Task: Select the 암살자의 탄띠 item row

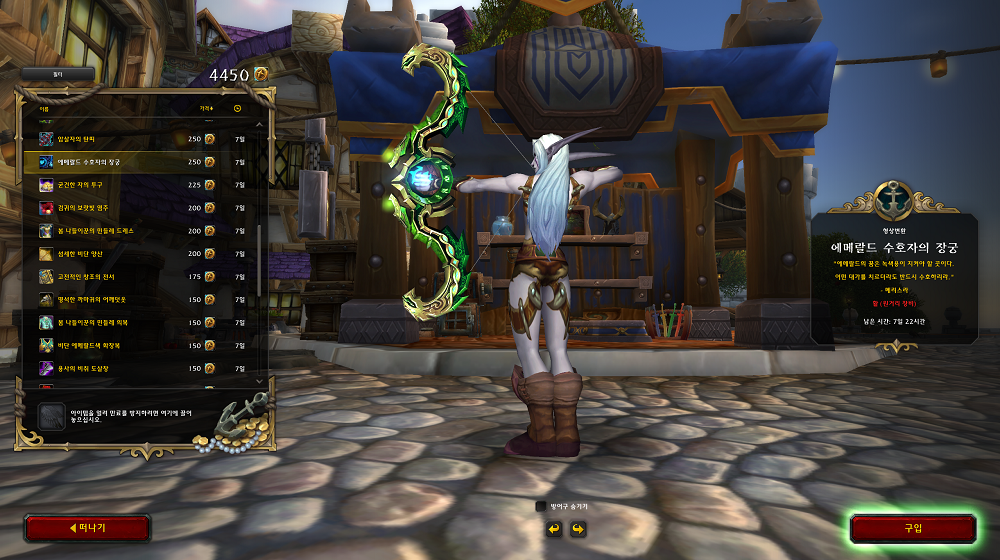Action: click(140, 138)
